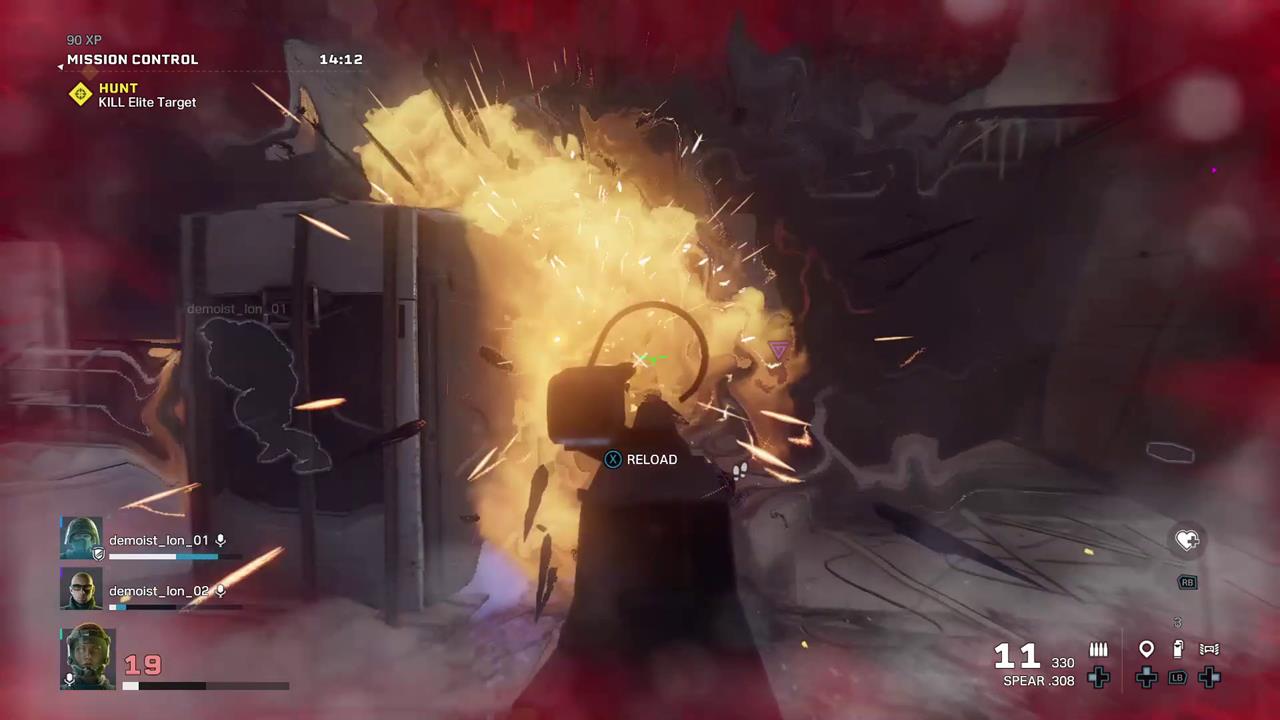Toggle demoist_lon_02's microphone icon

(x=221, y=591)
